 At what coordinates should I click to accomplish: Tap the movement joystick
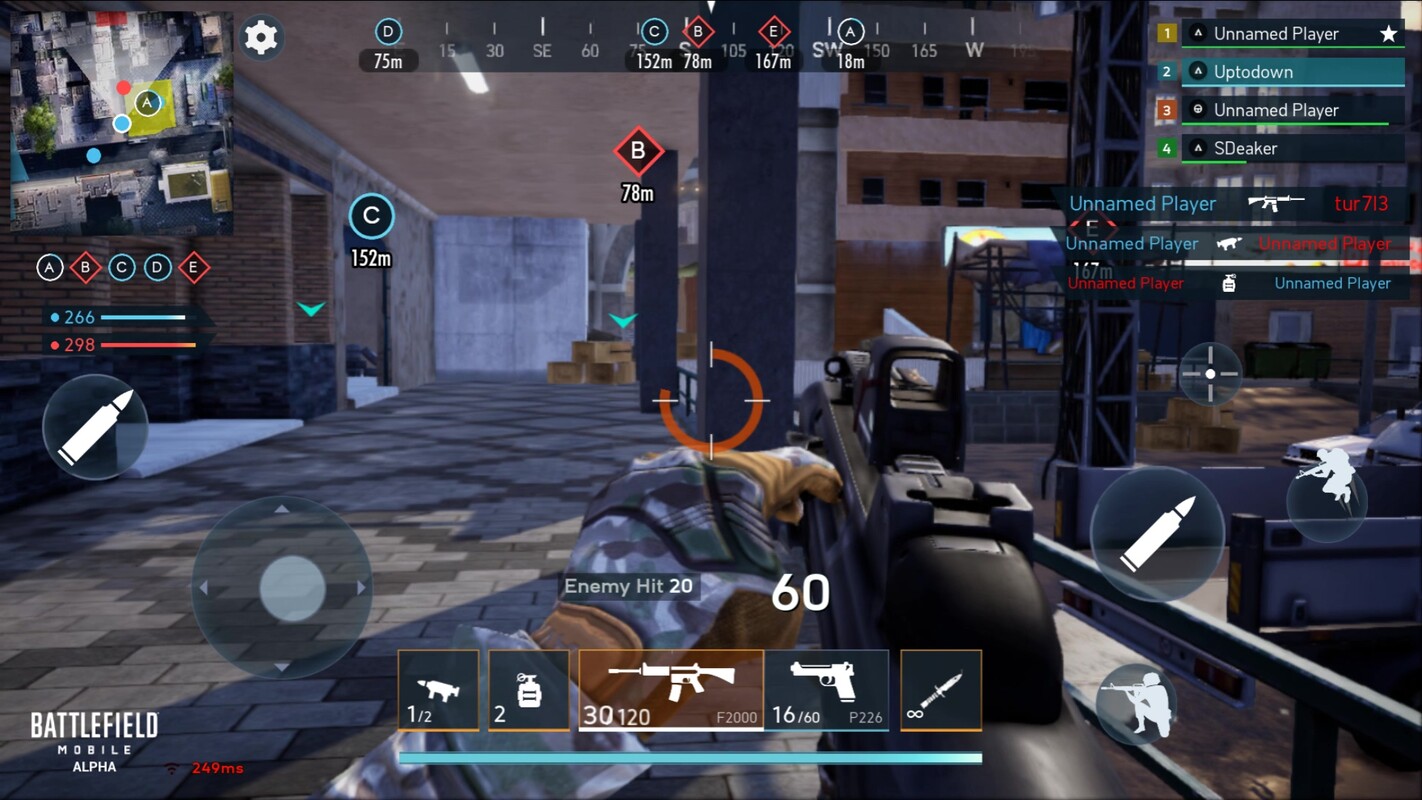tap(291, 588)
